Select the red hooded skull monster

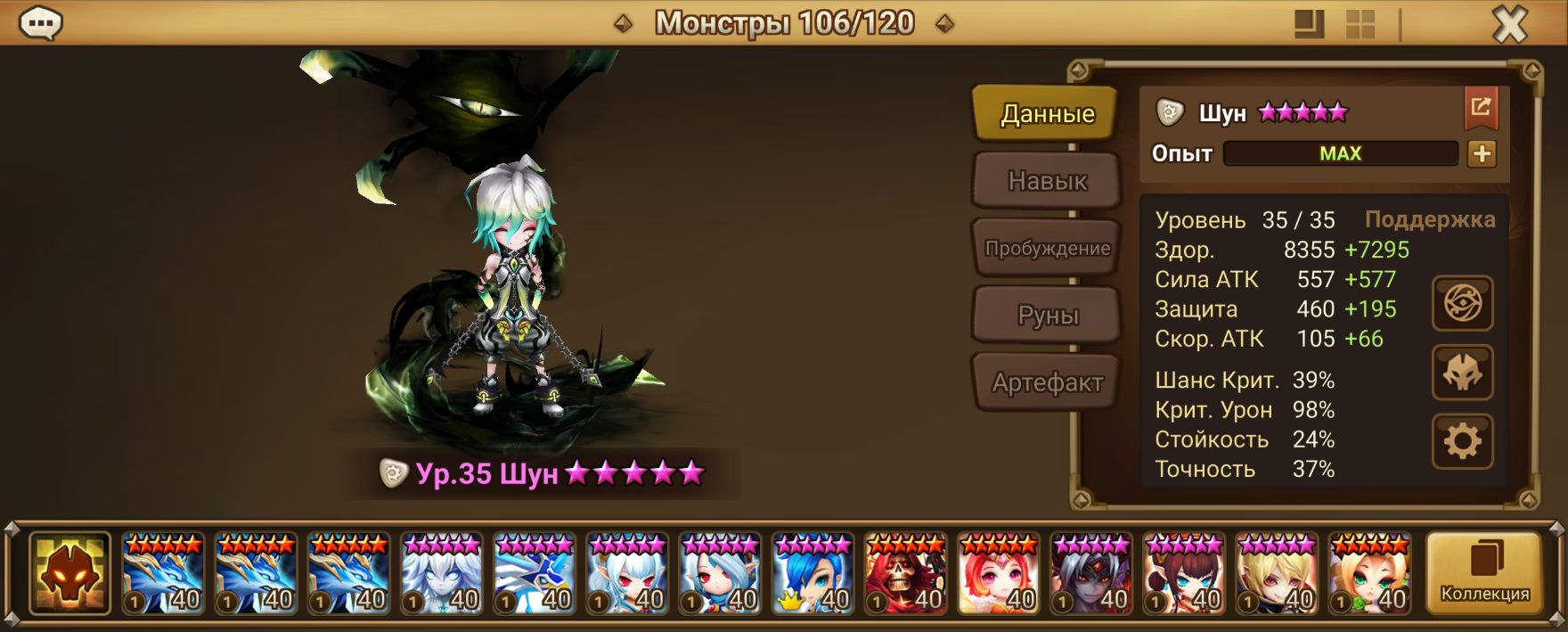pos(905,573)
